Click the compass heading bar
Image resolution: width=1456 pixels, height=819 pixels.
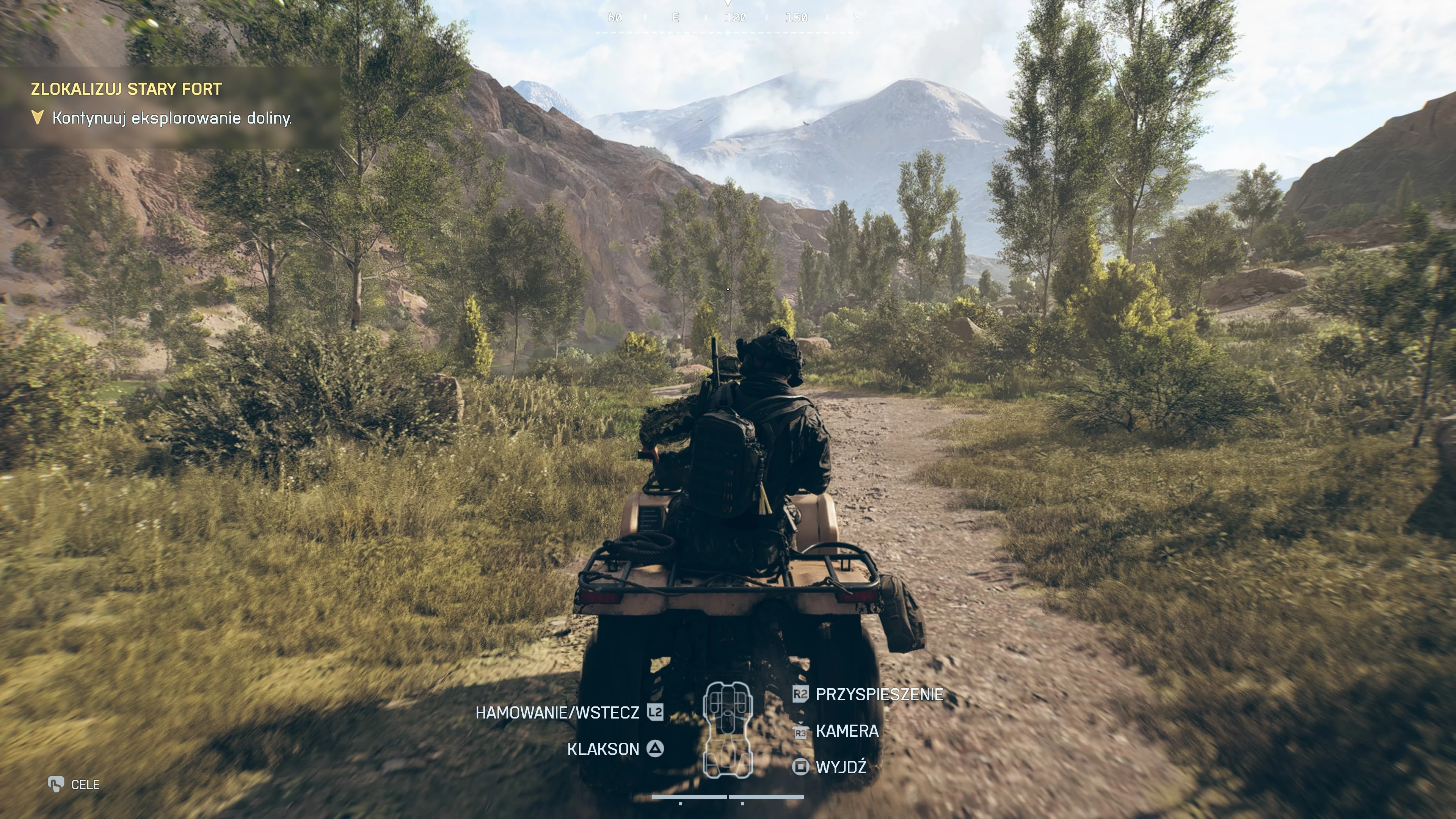click(x=728, y=19)
